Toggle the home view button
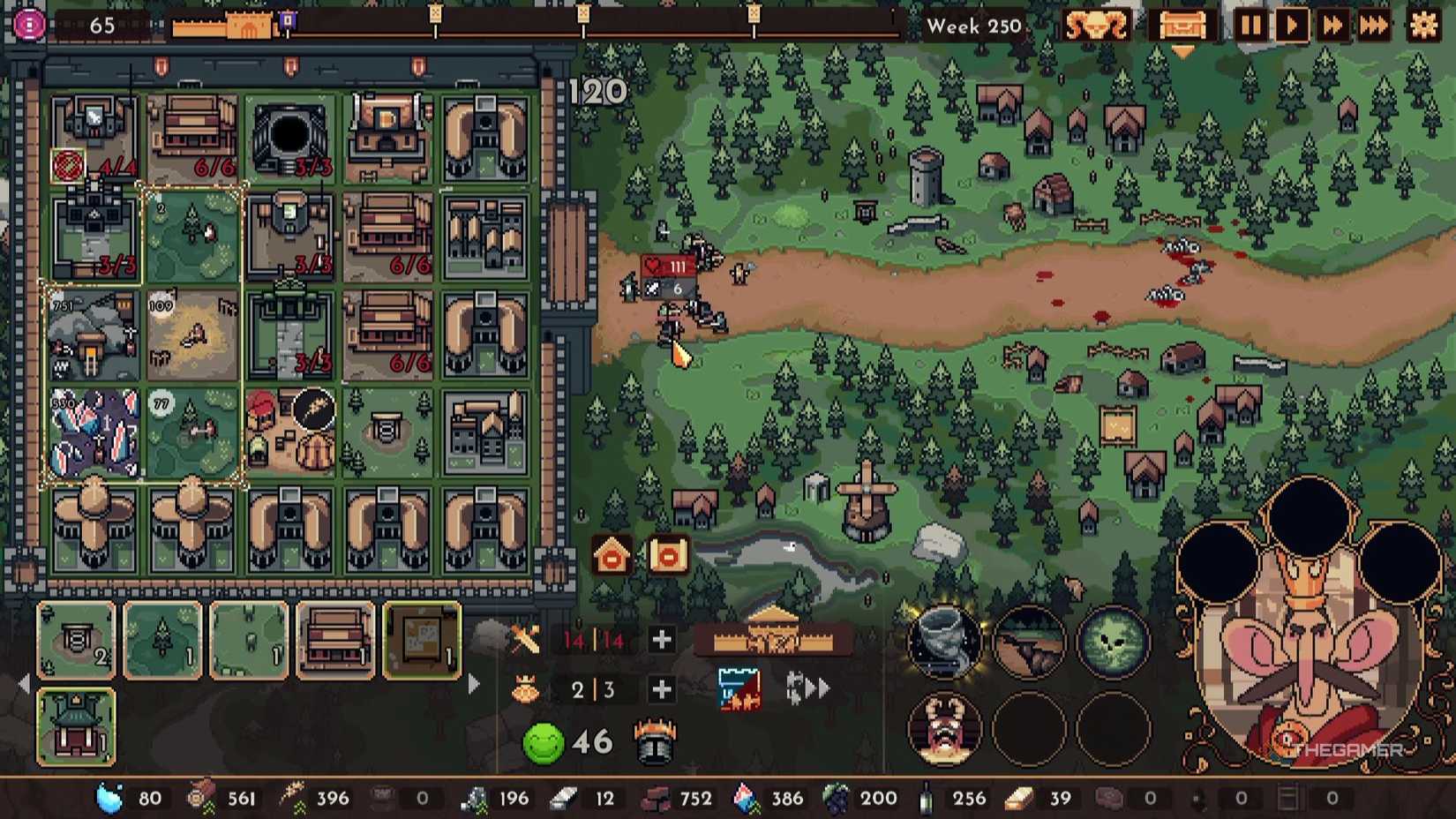Screen dimensions: 1456x819 612,555
